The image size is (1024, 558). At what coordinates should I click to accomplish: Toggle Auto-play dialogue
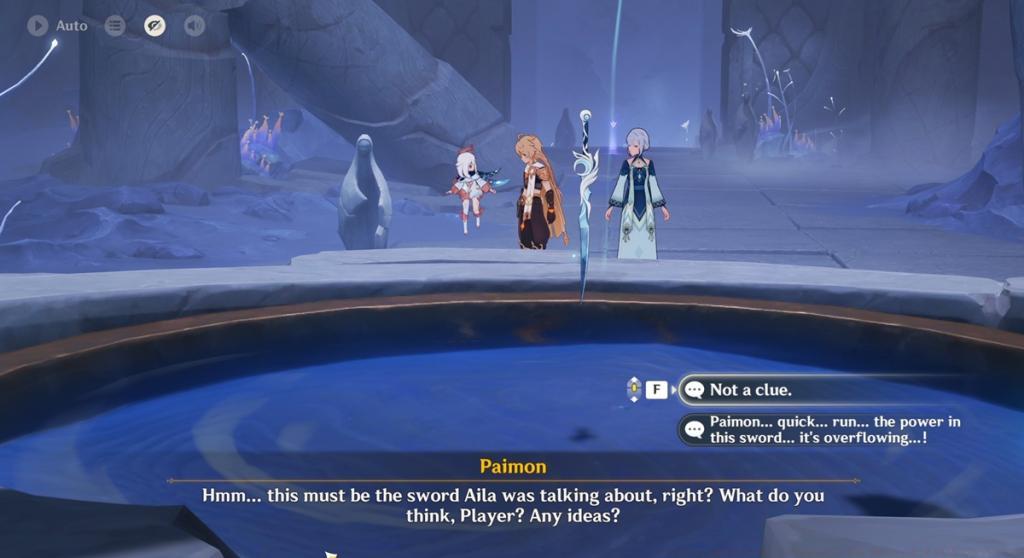[56, 25]
